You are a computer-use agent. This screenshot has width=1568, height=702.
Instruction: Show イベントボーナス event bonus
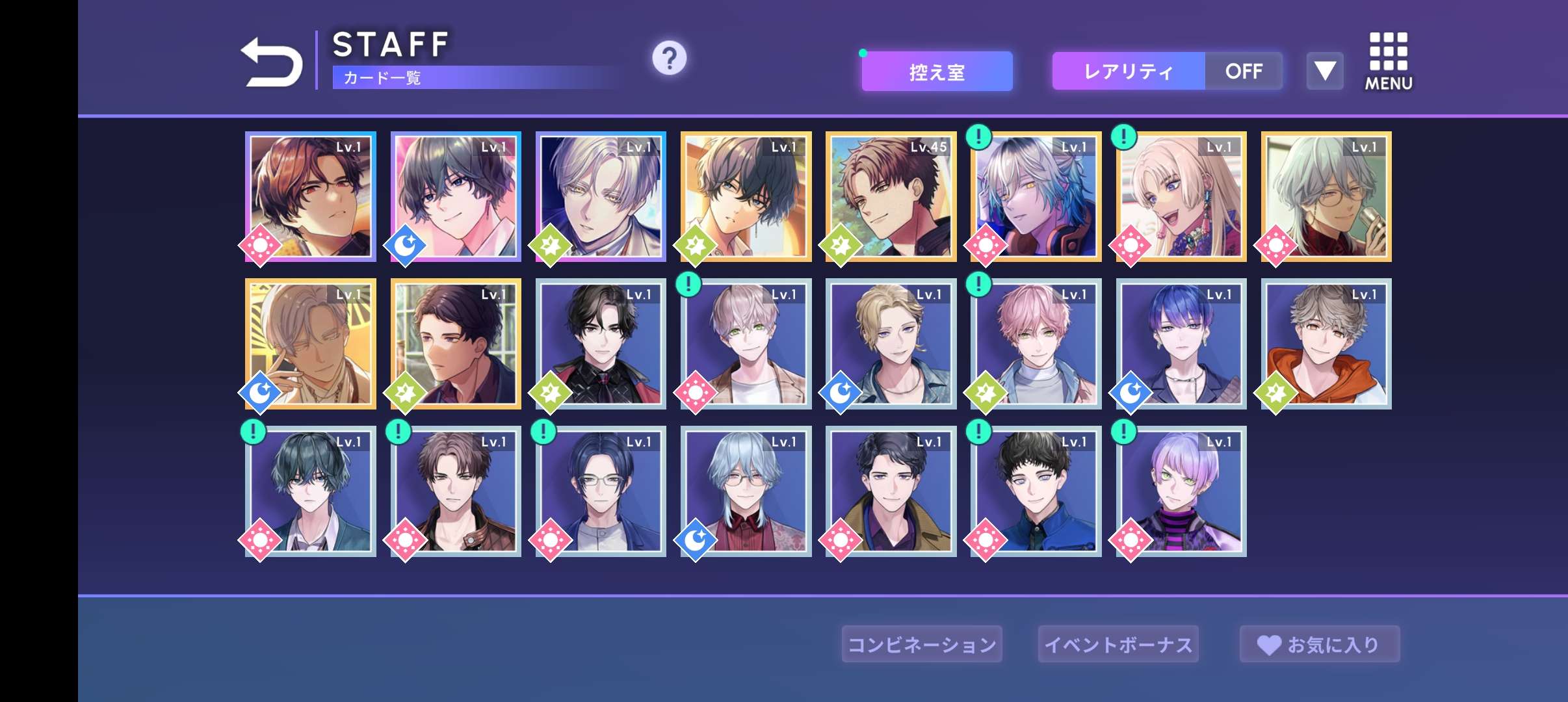(1118, 644)
